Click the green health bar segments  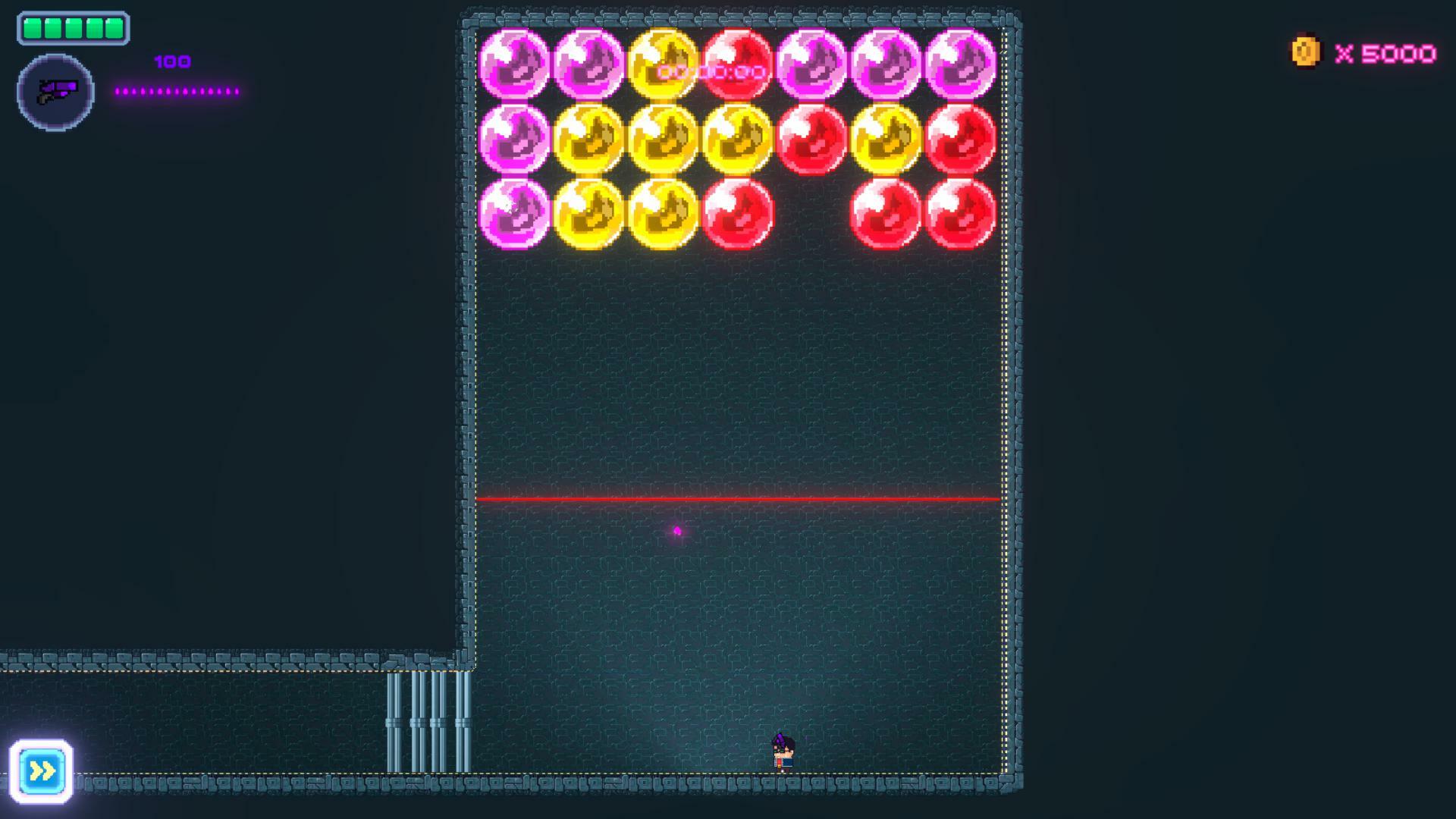tap(72, 29)
